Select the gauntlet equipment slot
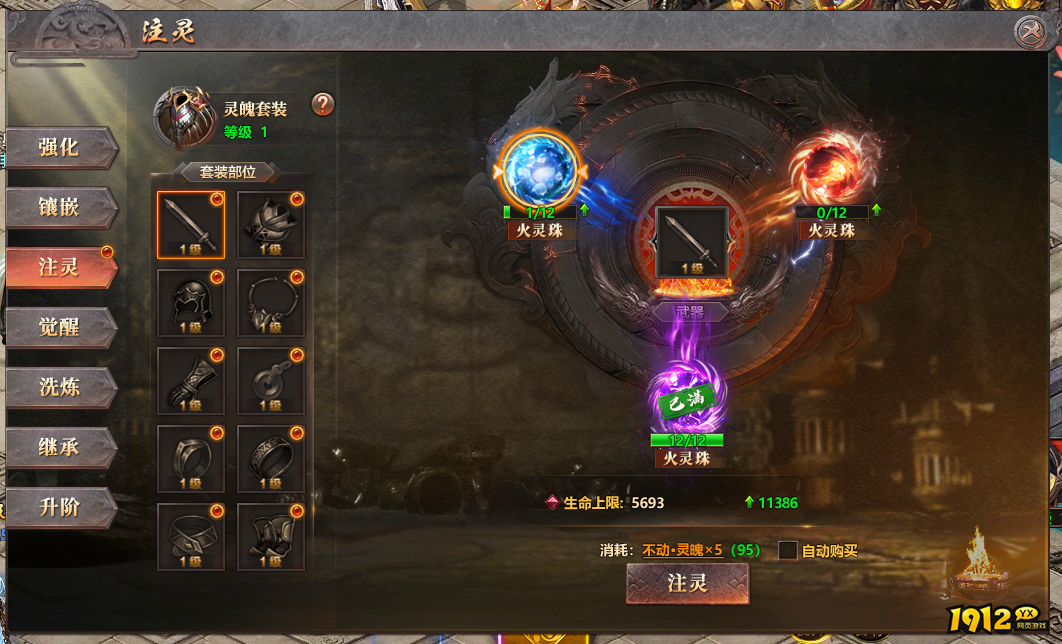The height and width of the screenshot is (644, 1062). (191, 381)
